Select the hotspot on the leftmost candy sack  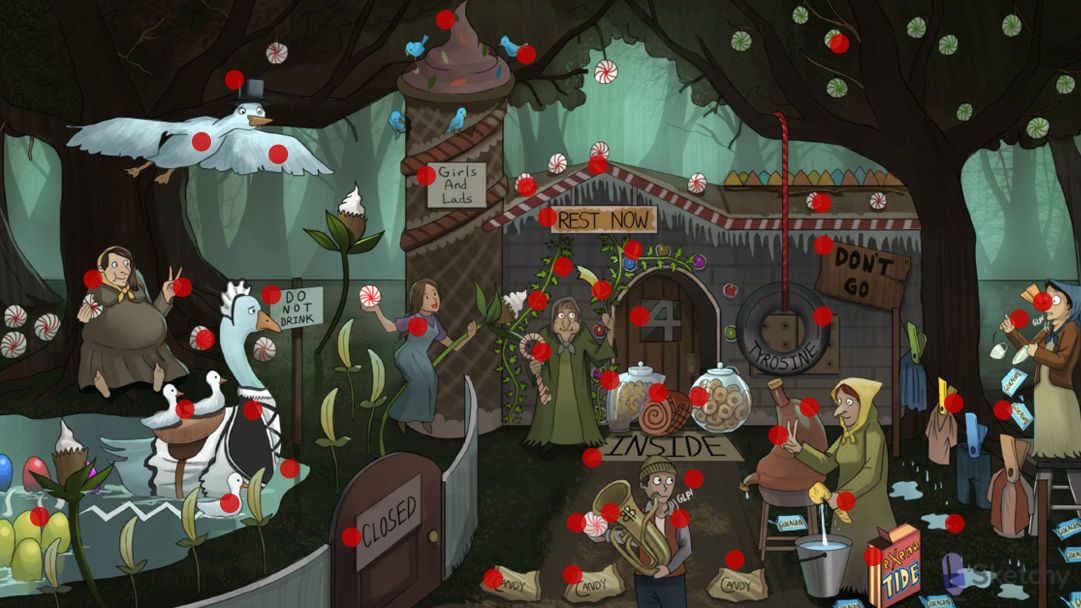click(x=493, y=579)
